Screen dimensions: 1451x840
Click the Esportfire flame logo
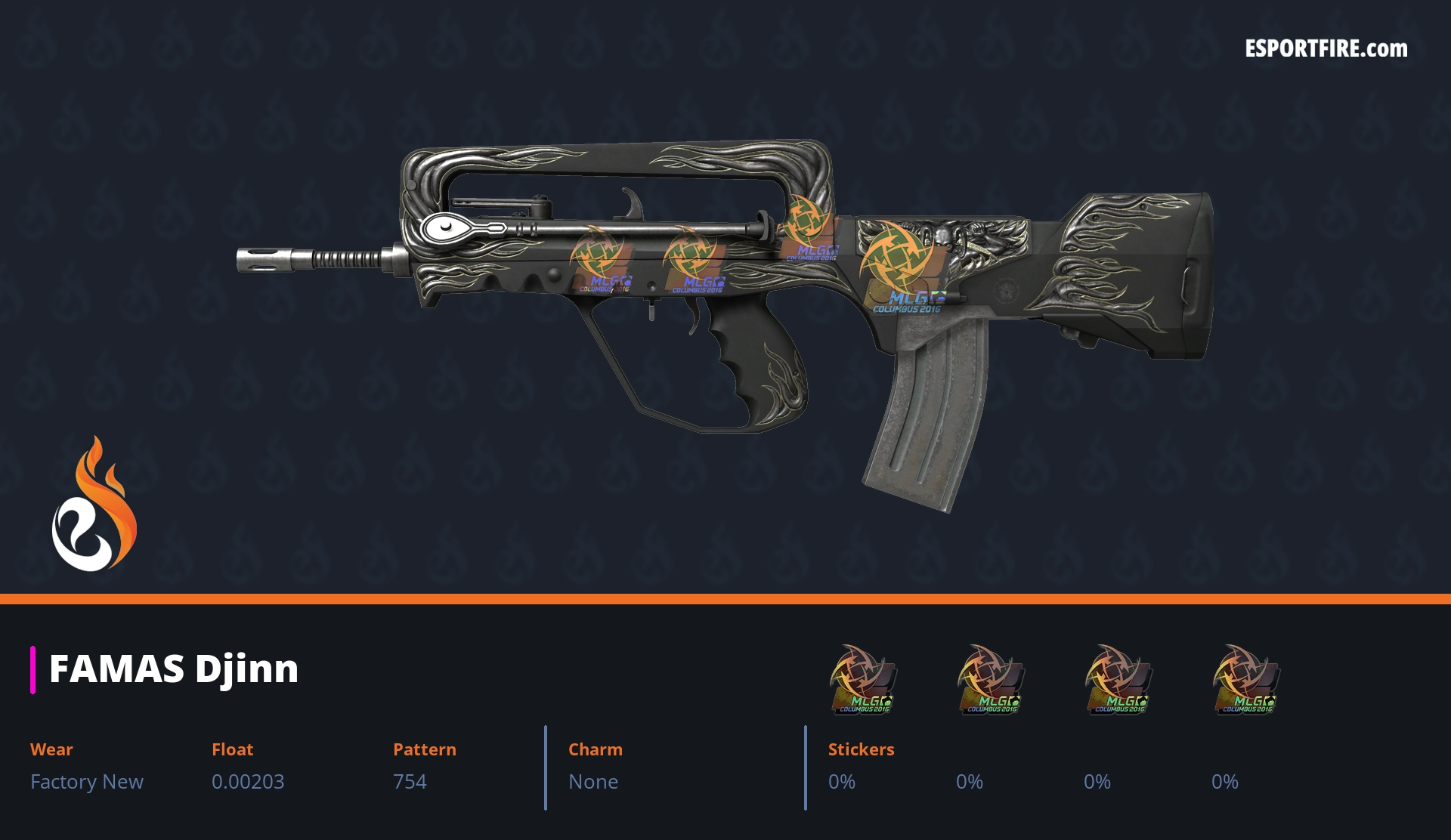[94, 505]
